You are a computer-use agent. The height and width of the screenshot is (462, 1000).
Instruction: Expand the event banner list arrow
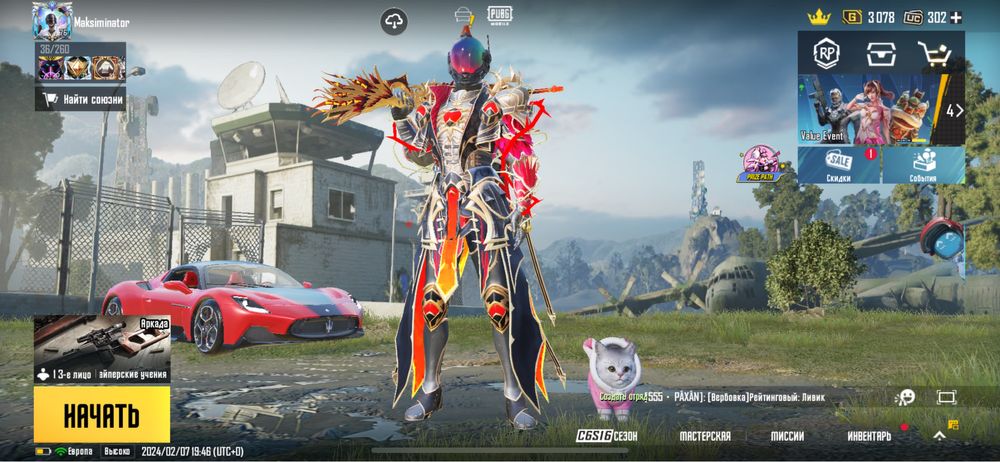click(x=954, y=110)
